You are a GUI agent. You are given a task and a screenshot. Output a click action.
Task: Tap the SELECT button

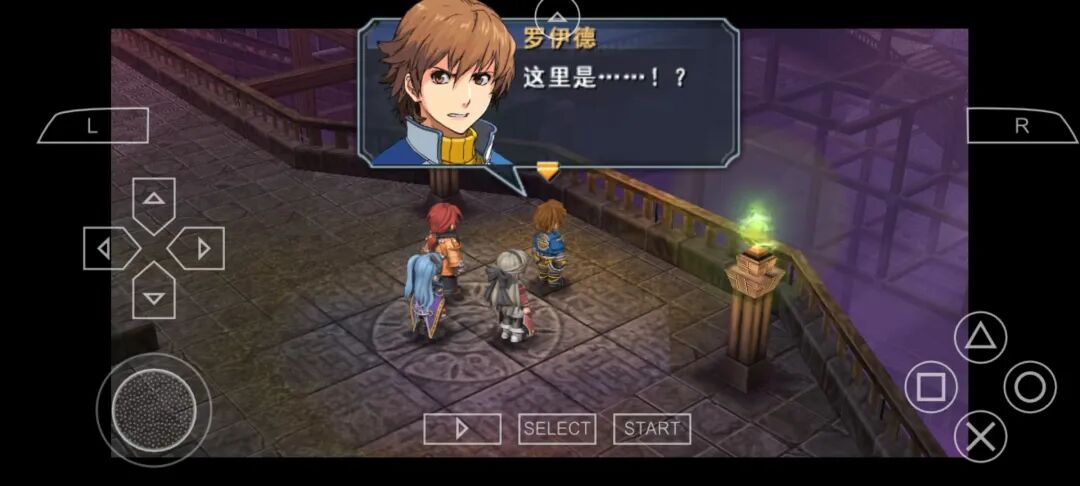[557, 429]
